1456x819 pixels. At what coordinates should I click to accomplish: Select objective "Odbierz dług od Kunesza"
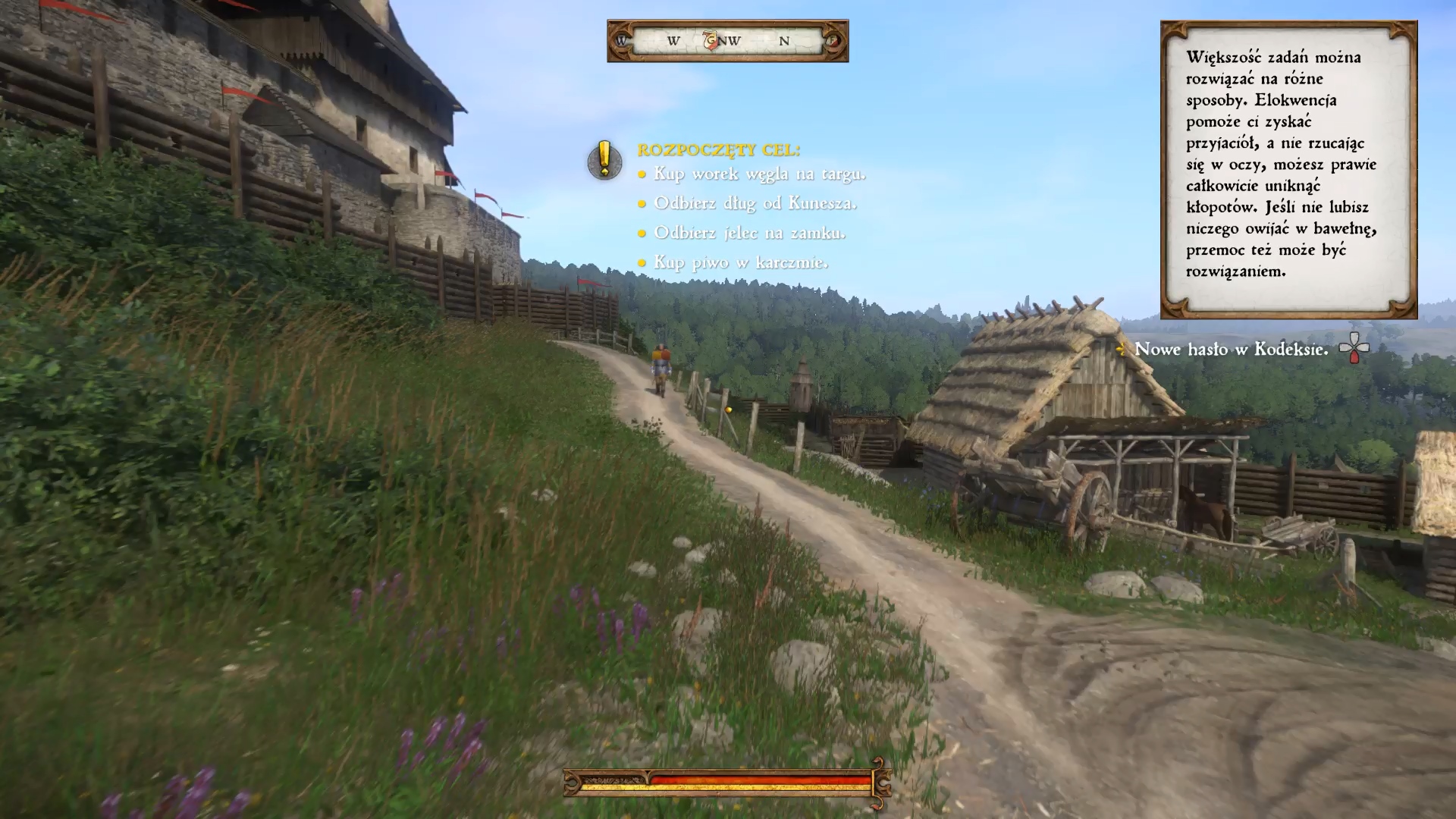(x=755, y=203)
